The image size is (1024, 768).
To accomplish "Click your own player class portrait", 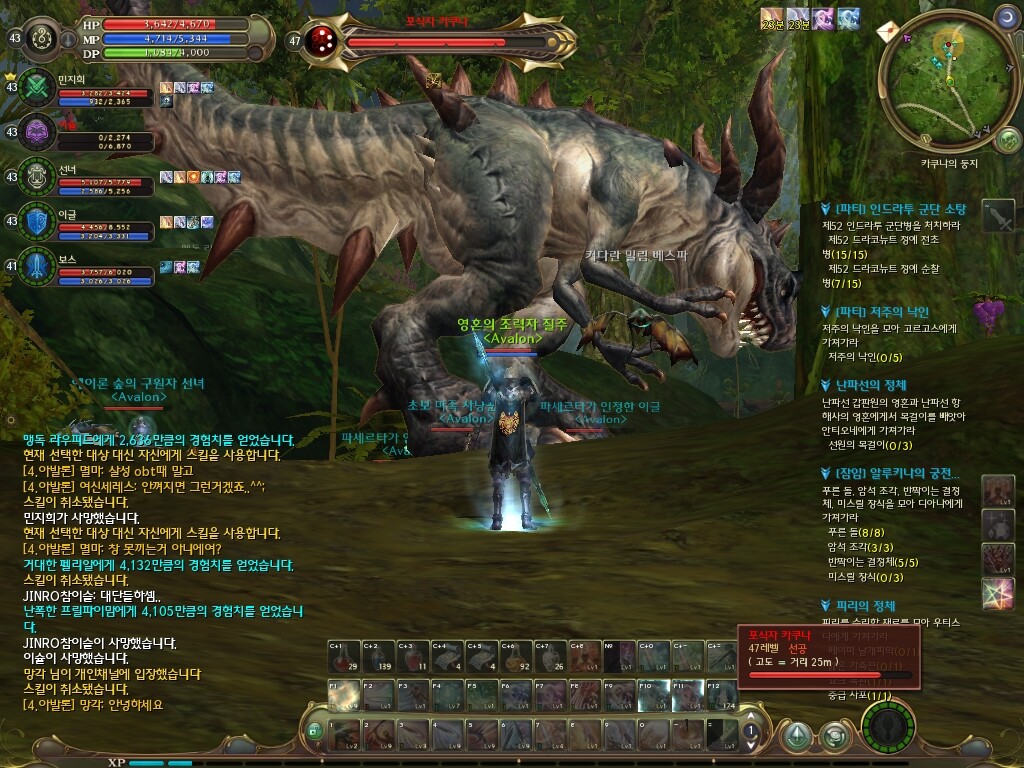I will [x=42, y=38].
